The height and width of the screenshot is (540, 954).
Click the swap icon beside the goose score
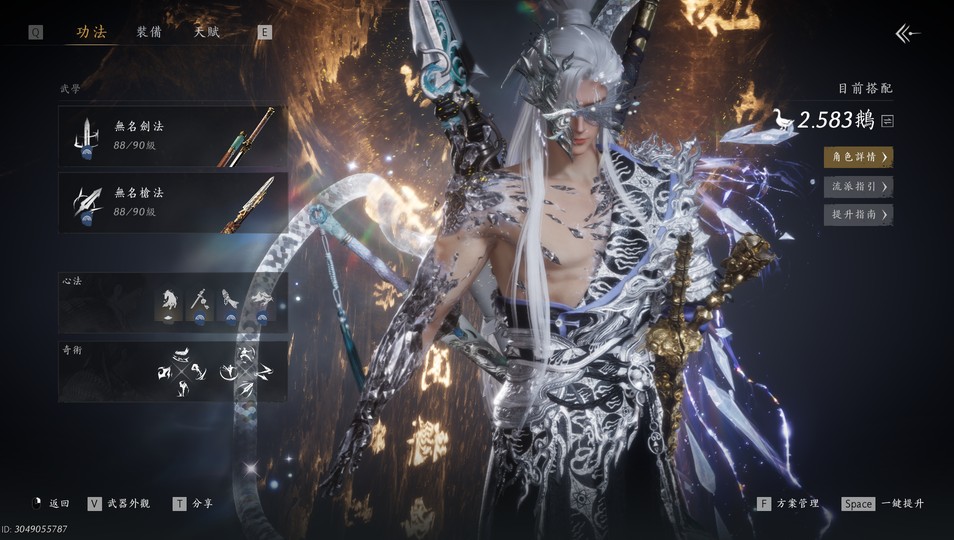(x=887, y=122)
